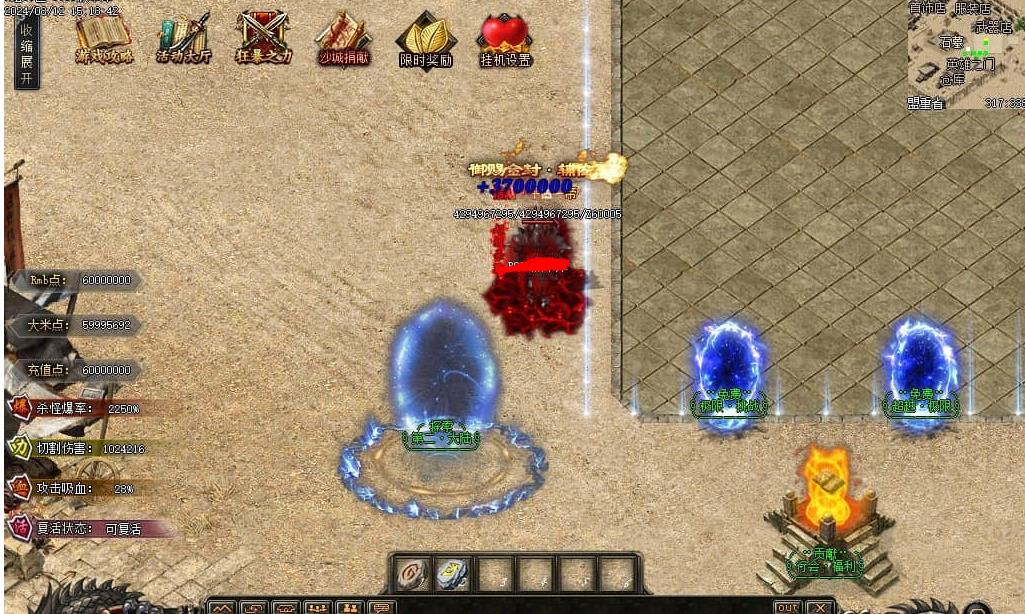The image size is (1025, 614).
Task: Activate the 狂暴之力 crossed swords icon
Action: [x=263, y=40]
